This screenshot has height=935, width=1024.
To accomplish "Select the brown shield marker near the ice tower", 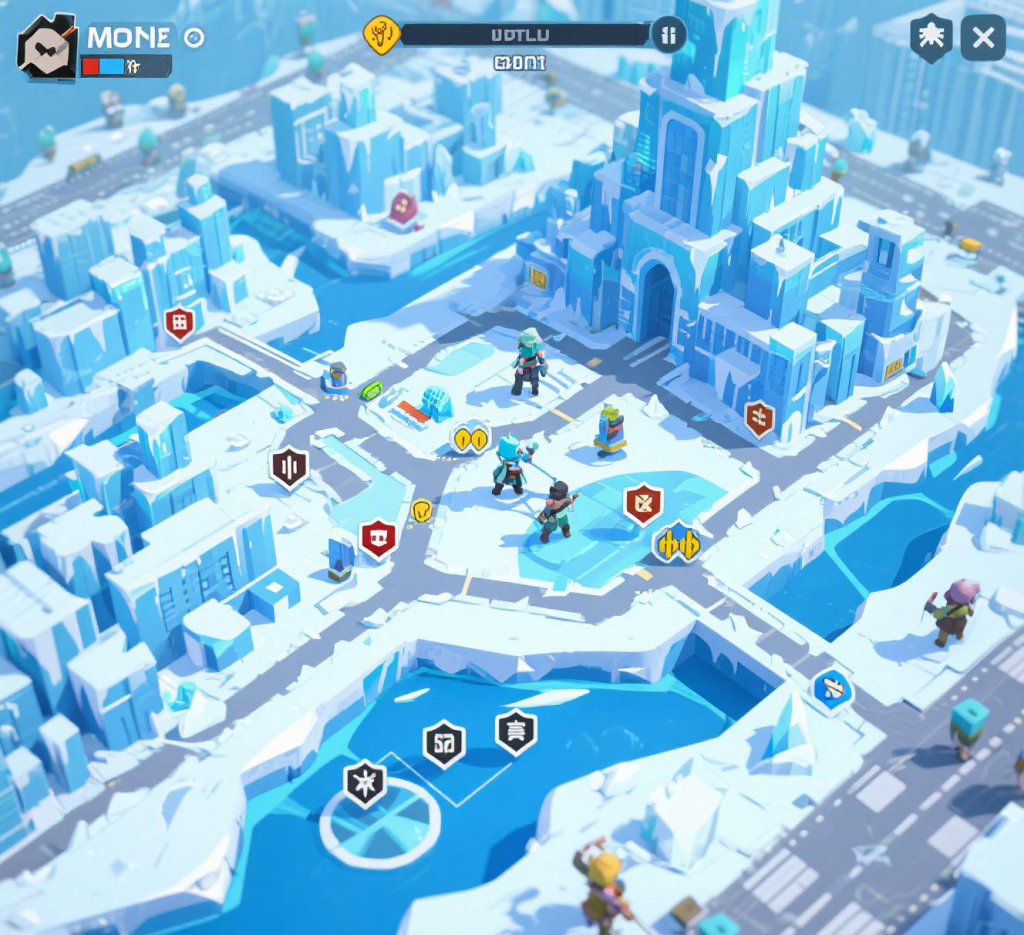I will point(760,418).
